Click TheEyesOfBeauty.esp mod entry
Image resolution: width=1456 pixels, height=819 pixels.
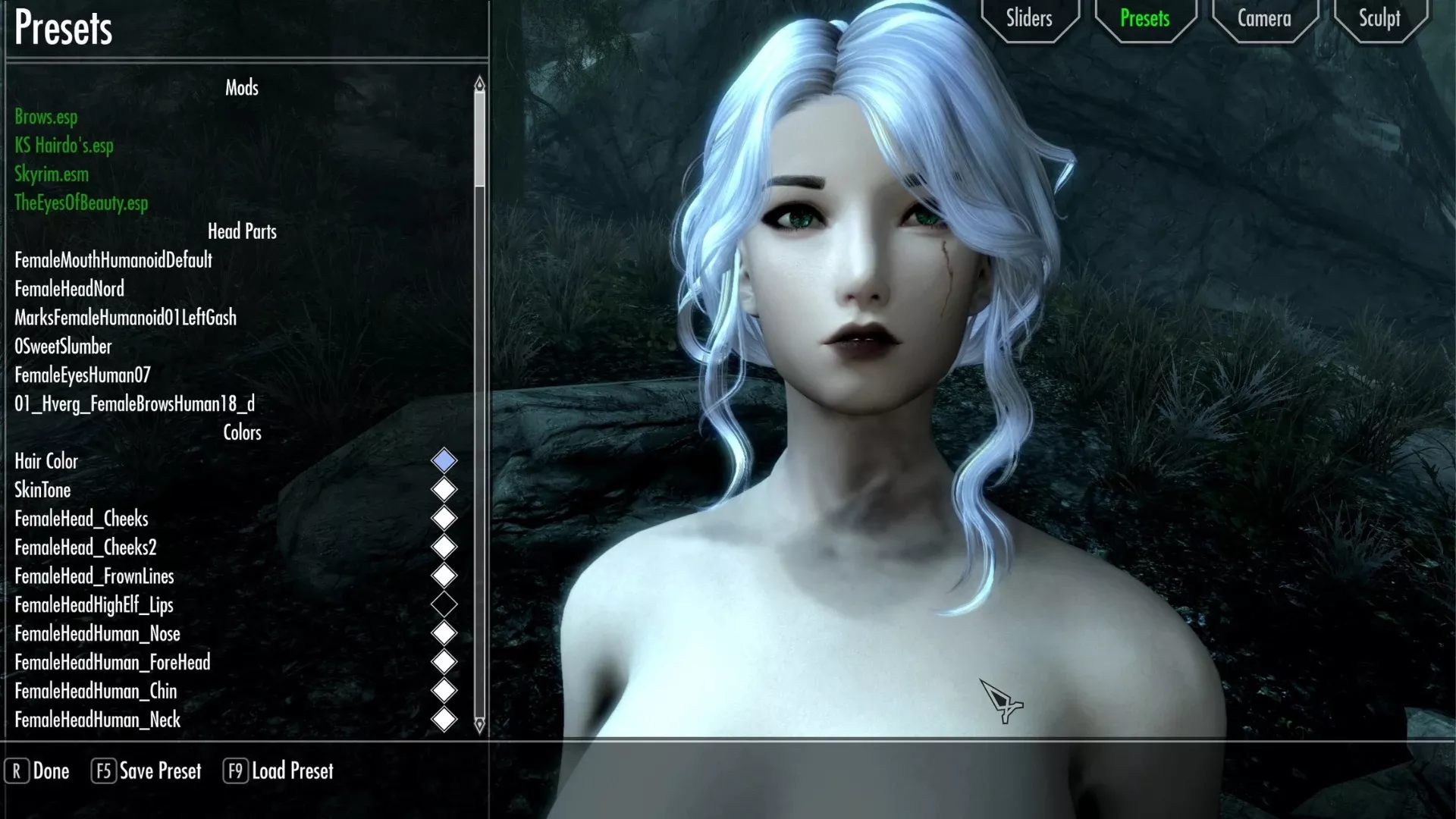(x=81, y=203)
